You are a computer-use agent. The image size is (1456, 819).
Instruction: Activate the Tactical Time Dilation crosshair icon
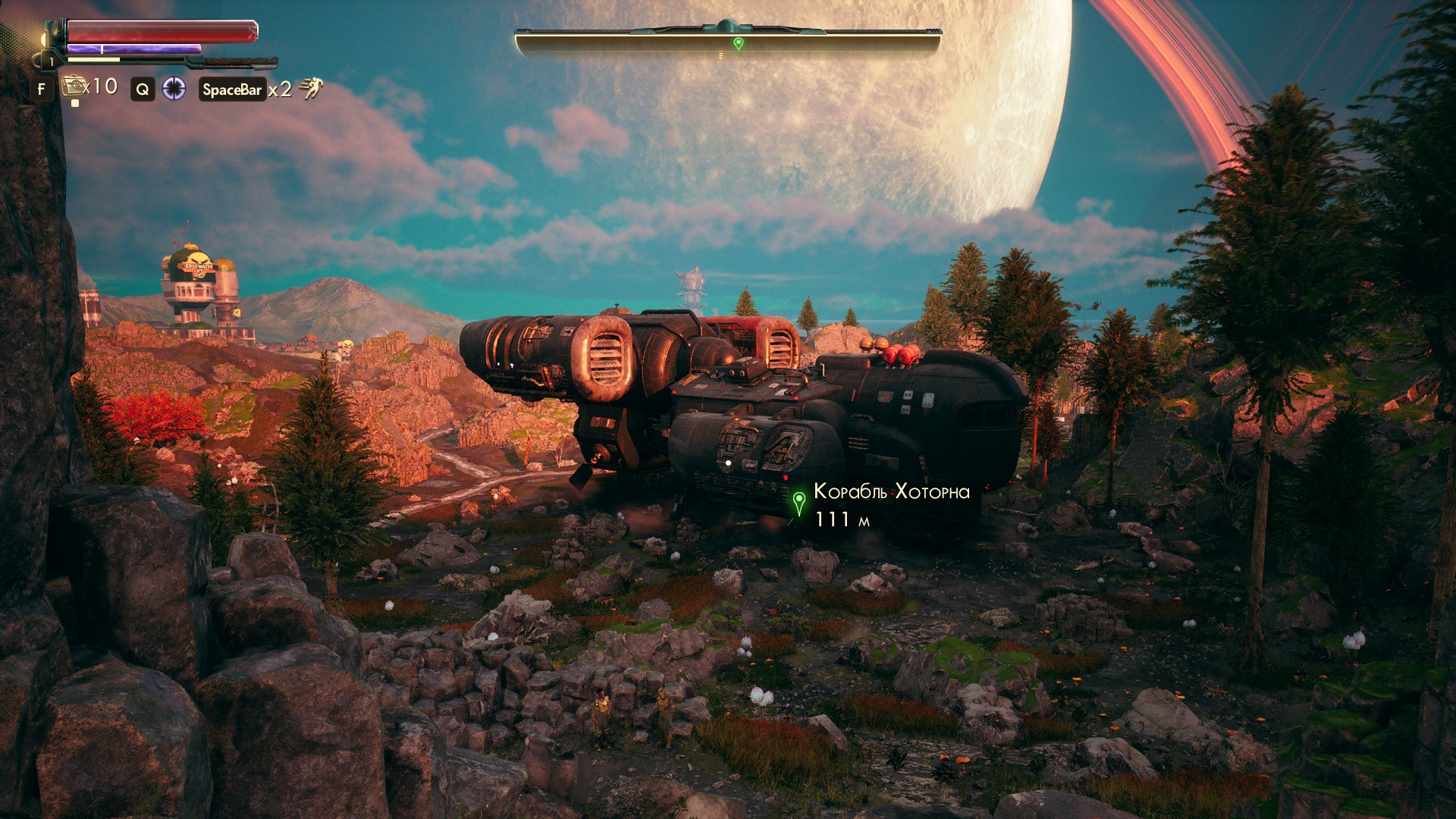click(x=174, y=89)
